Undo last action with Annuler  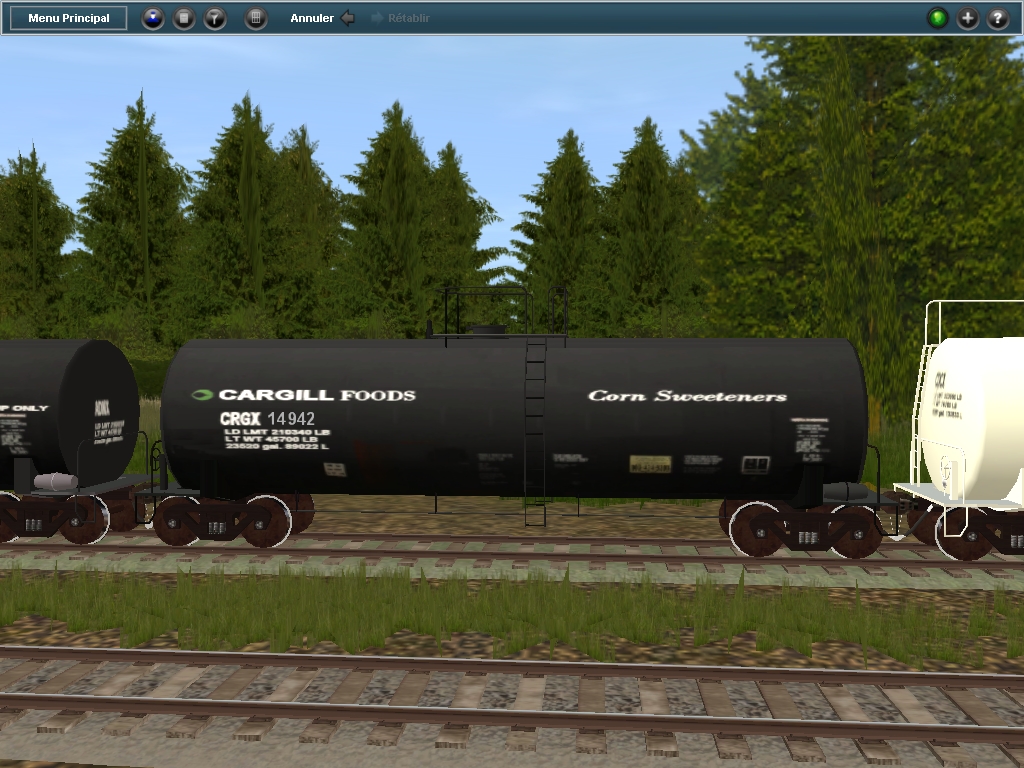pyautogui.click(x=322, y=18)
